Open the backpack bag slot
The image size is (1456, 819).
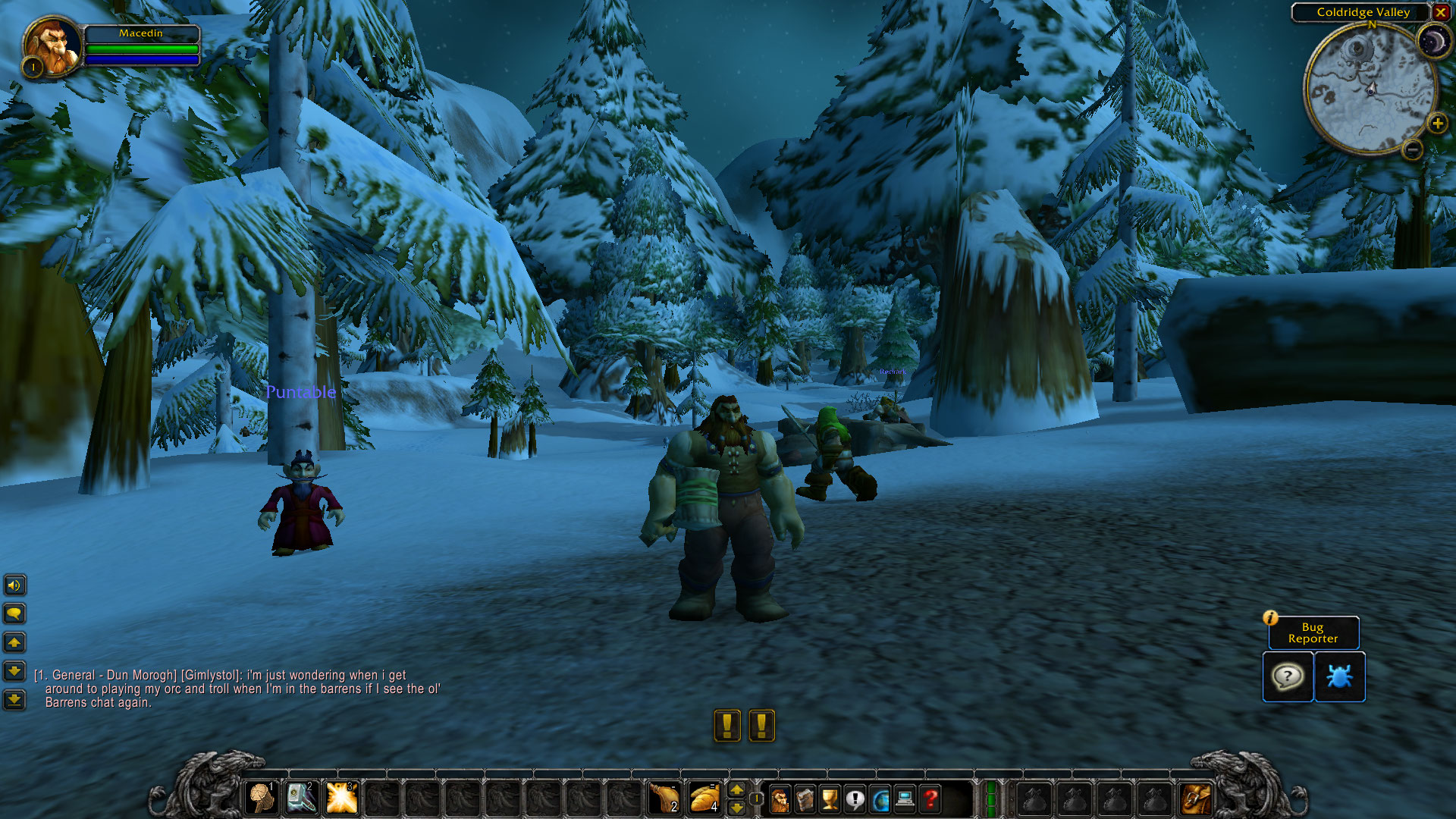click(1196, 799)
